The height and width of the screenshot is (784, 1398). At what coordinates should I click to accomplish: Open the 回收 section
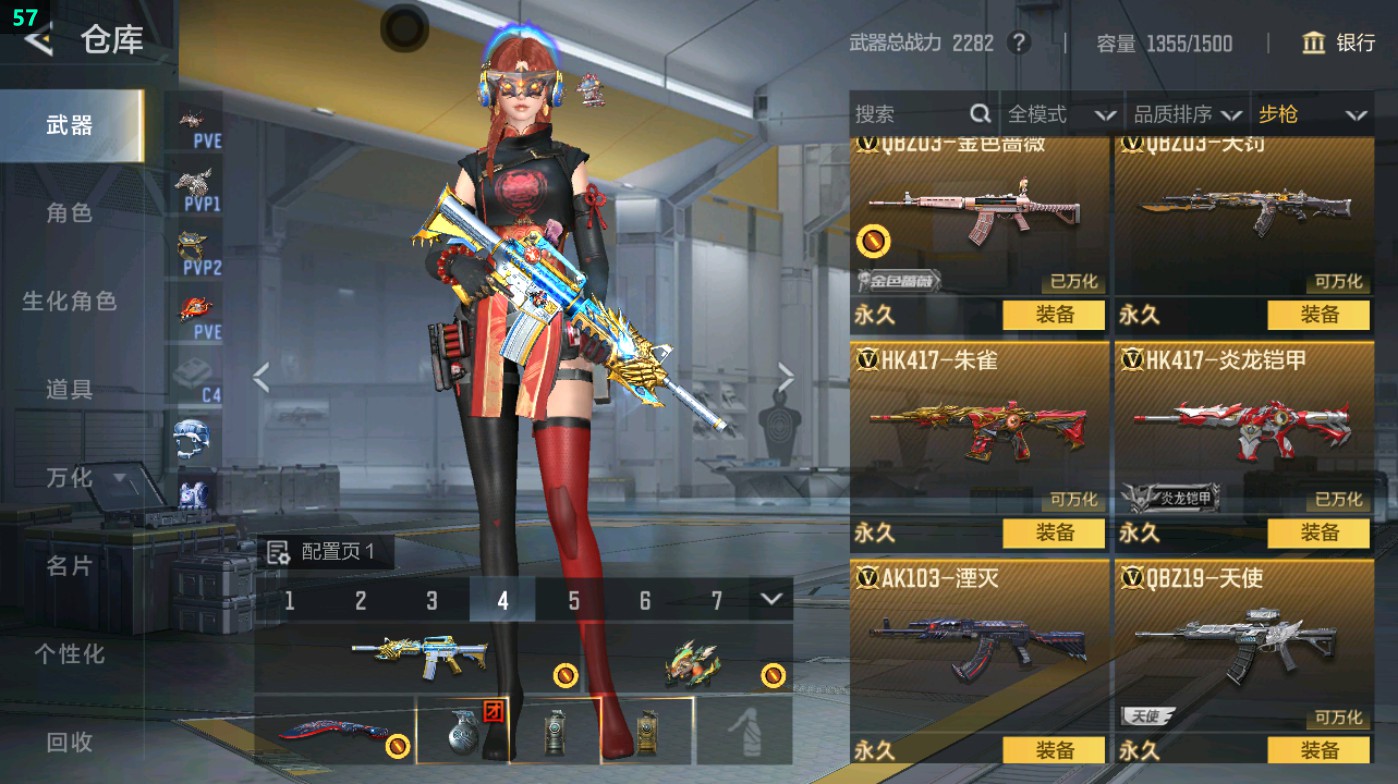(x=69, y=741)
